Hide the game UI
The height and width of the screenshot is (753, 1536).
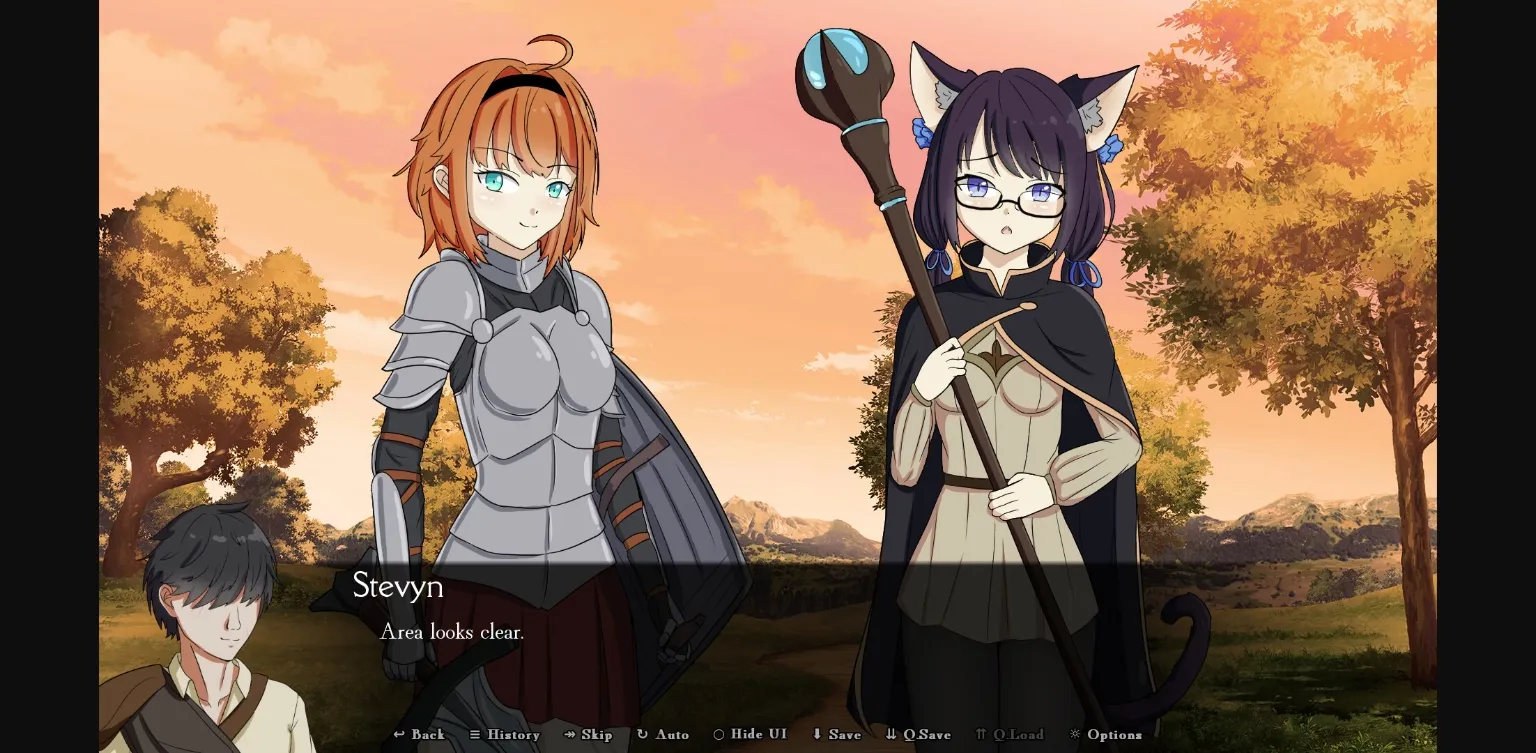749,734
